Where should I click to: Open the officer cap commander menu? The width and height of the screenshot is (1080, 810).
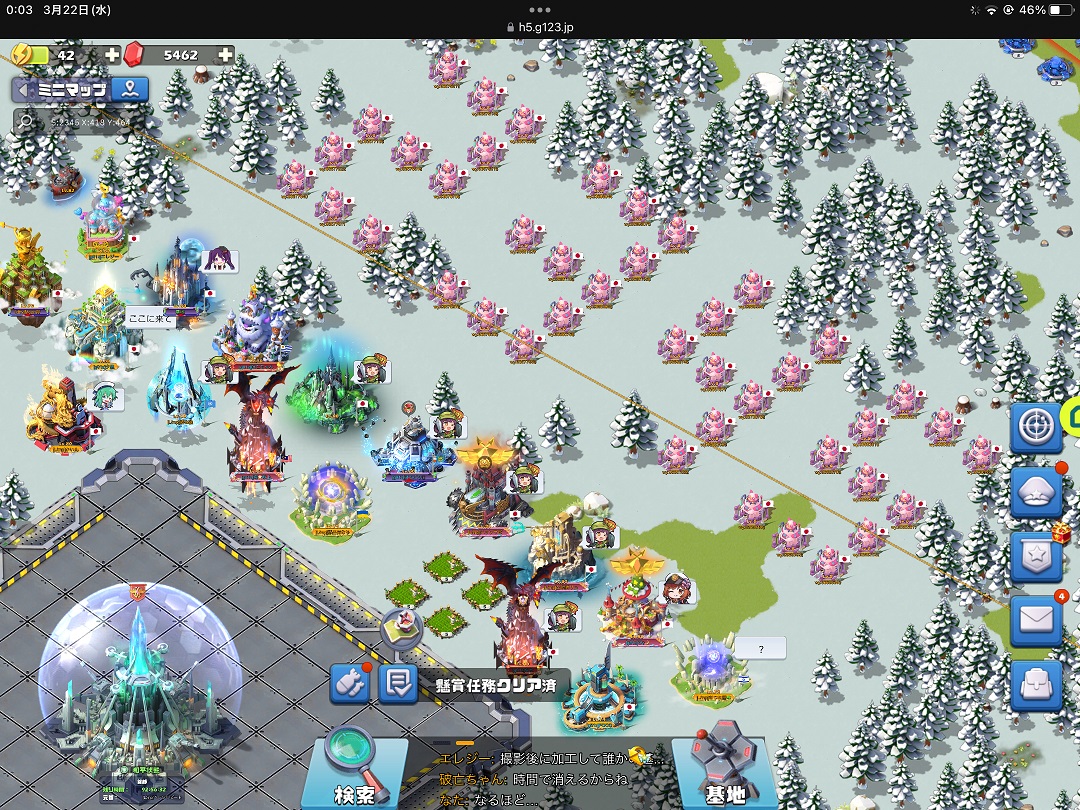[1035, 493]
